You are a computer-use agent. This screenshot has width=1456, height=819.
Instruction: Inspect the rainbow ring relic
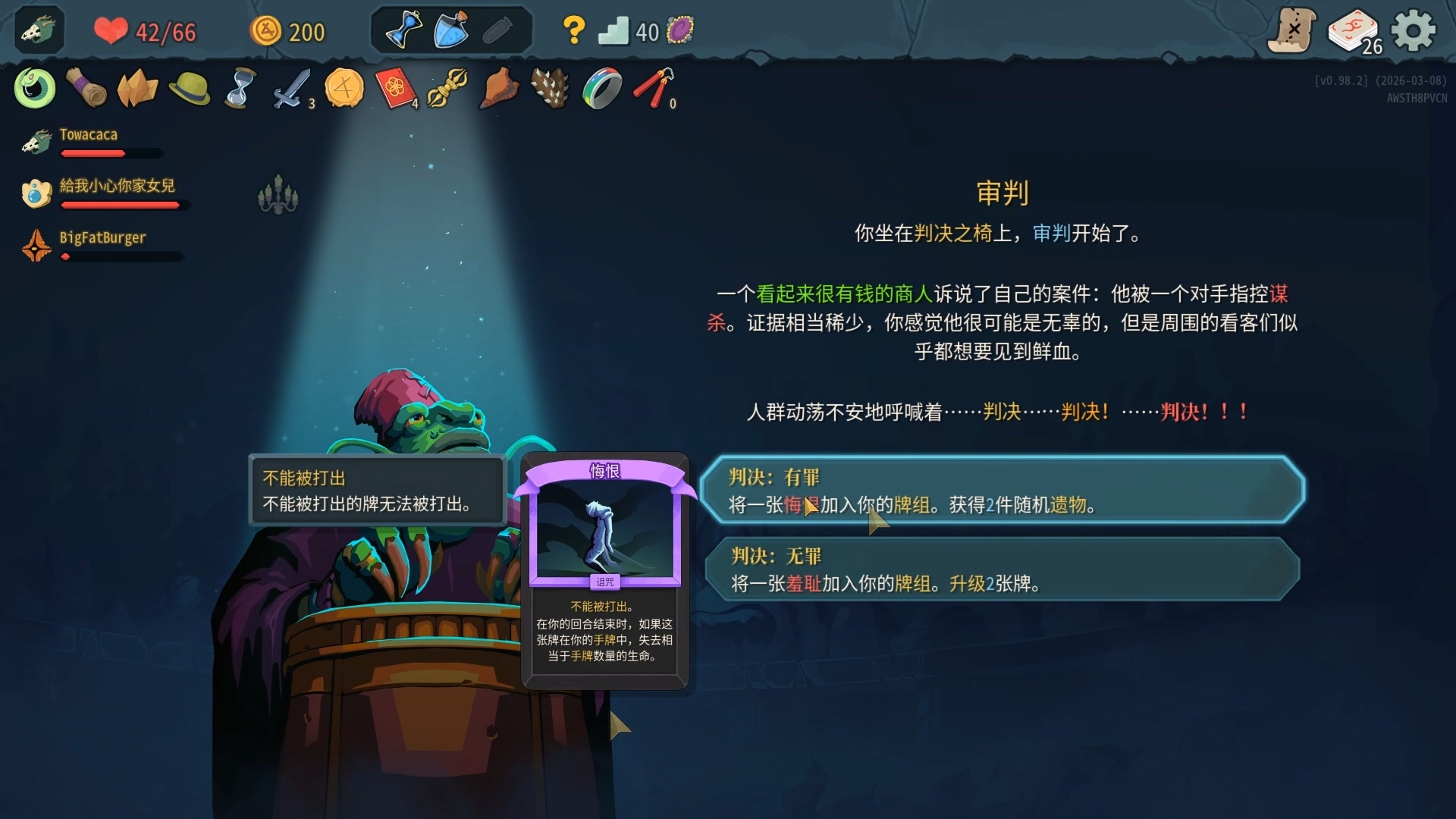pos(600,88)
